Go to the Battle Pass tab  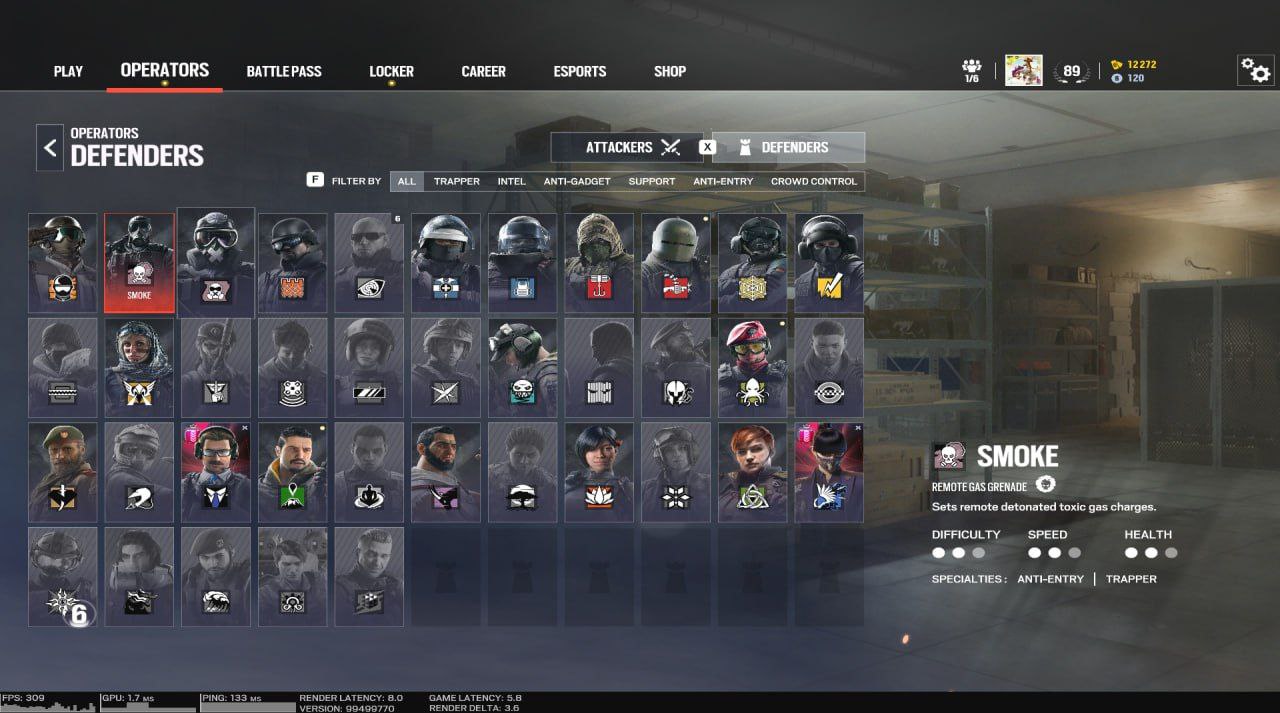coord(284,72)
